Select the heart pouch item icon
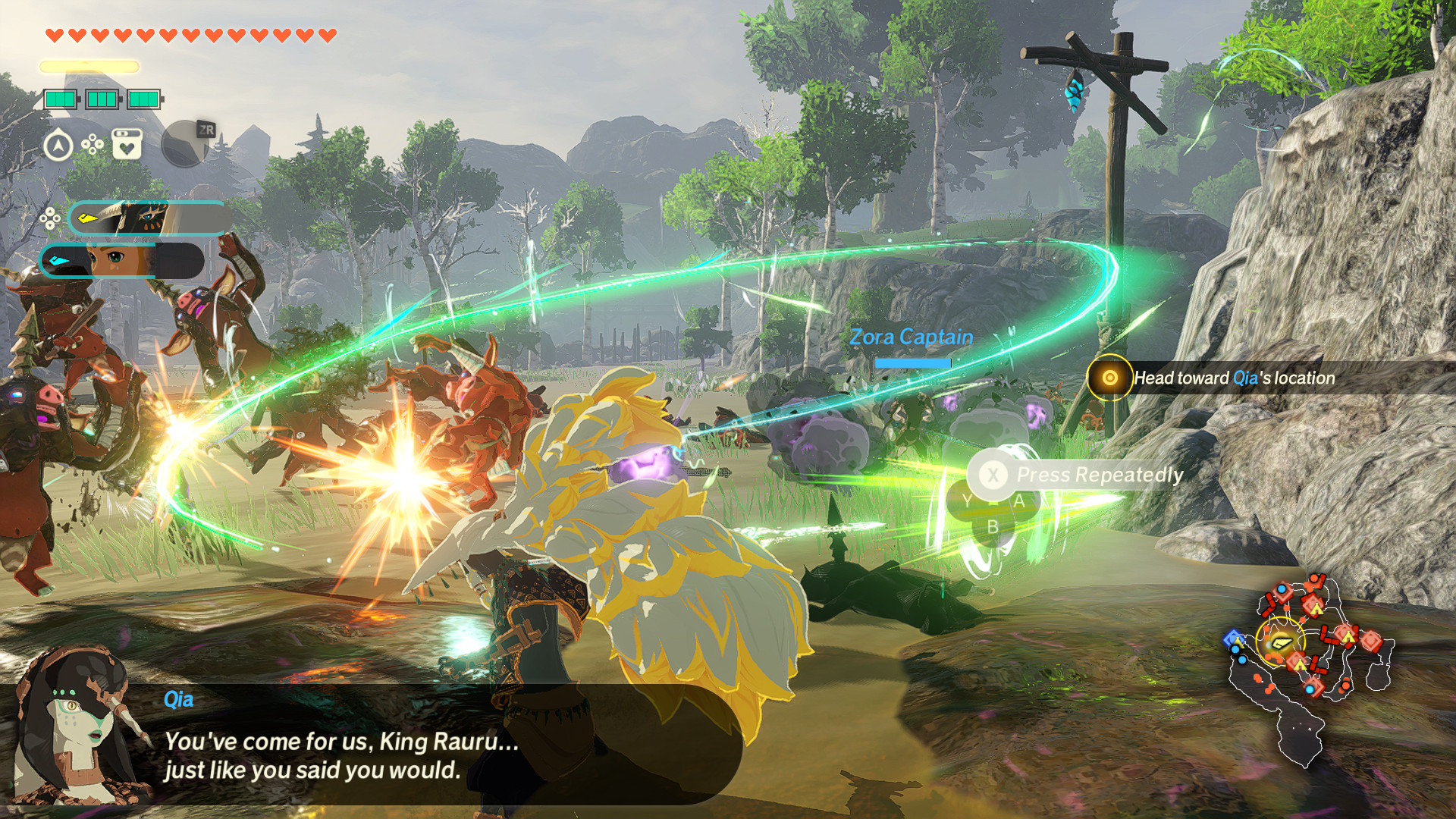The image size is (1456, 819). point(127,143)
